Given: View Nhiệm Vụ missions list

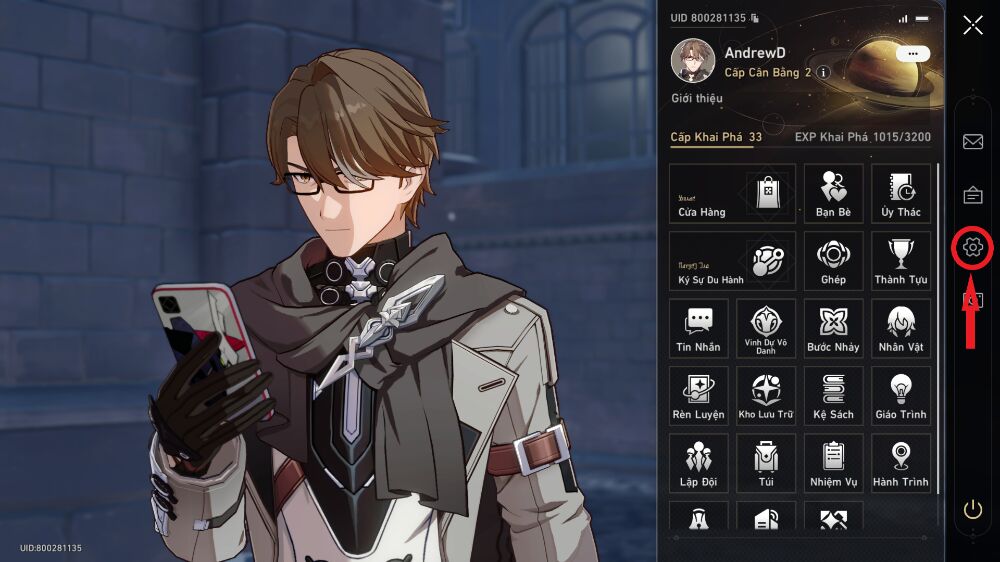Looking at the screenshot, I should point(833,463).
